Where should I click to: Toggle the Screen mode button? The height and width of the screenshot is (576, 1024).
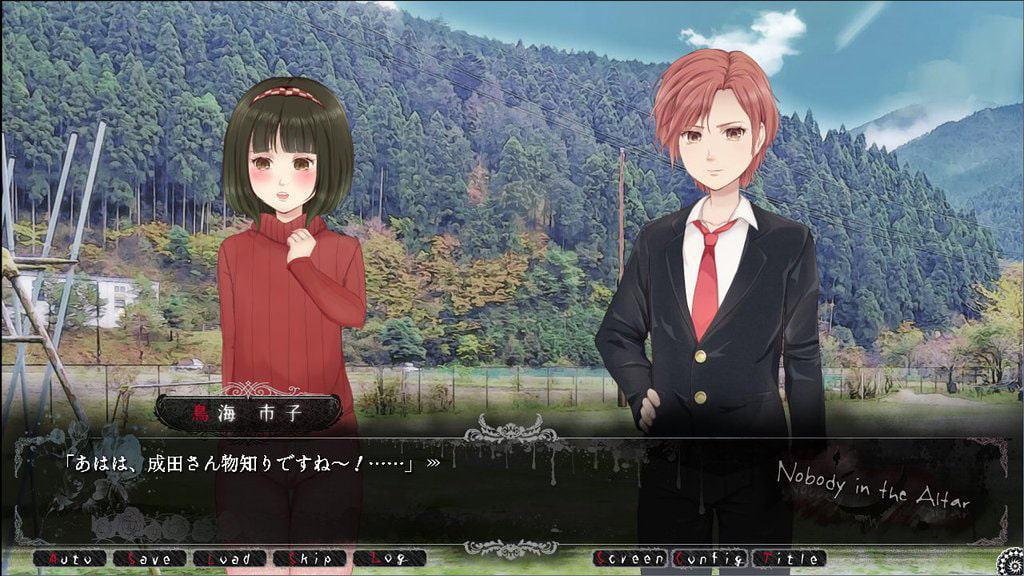pyautogui.click(x=630, y=559)
